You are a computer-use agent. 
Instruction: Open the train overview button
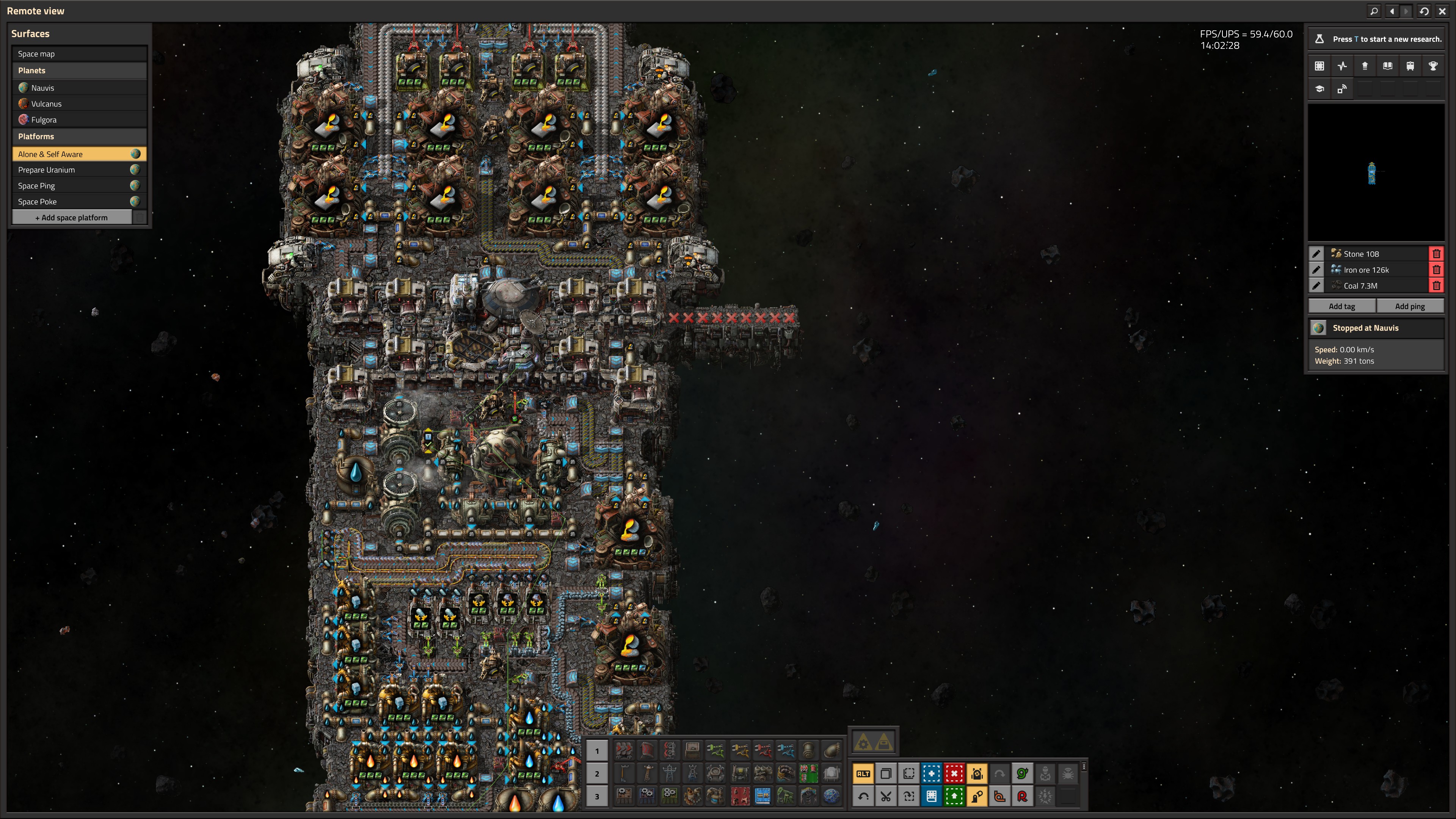1410,66
